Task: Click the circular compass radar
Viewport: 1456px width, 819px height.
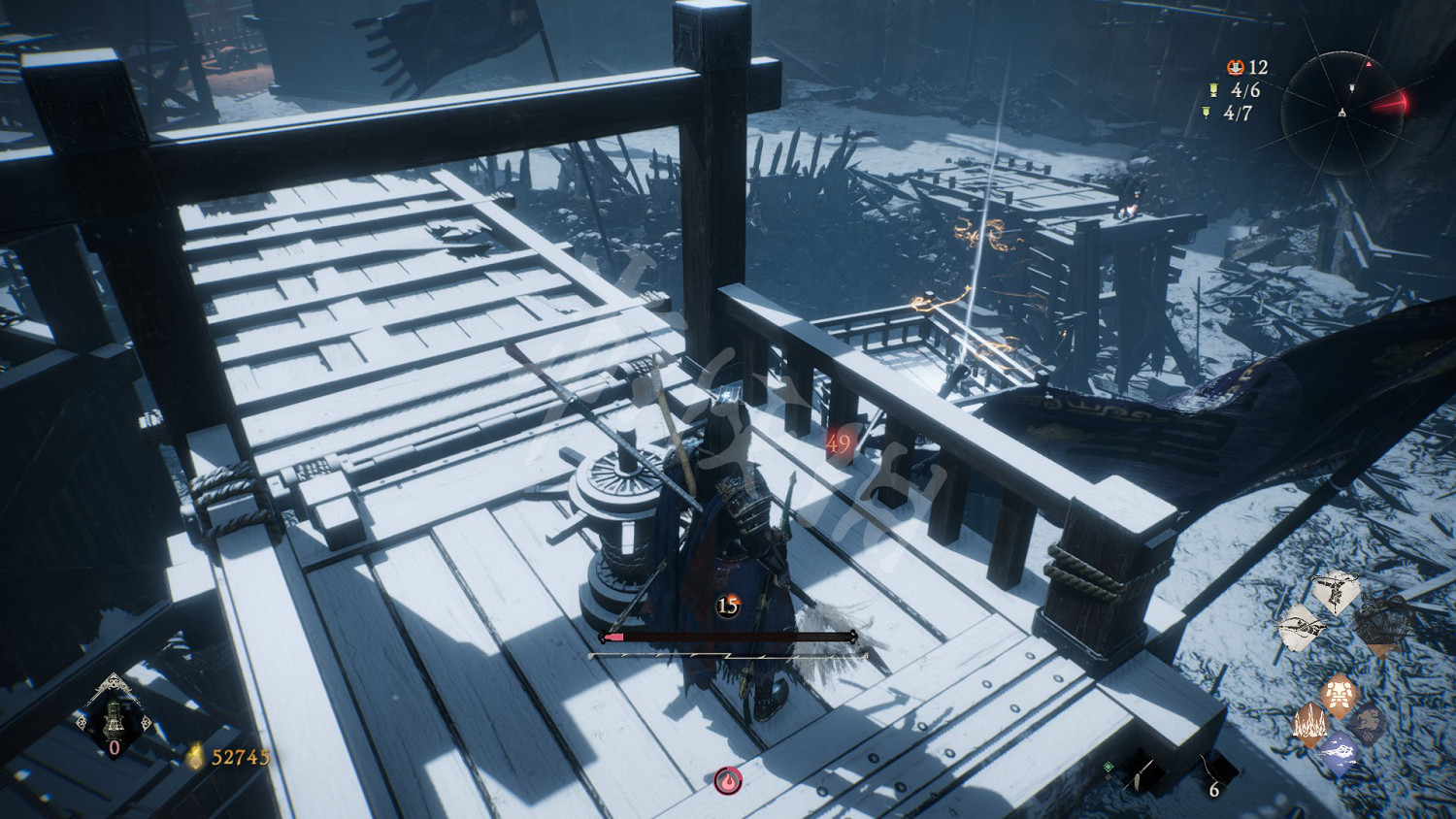Action: pyautogui.click(x=1342, y=113)
